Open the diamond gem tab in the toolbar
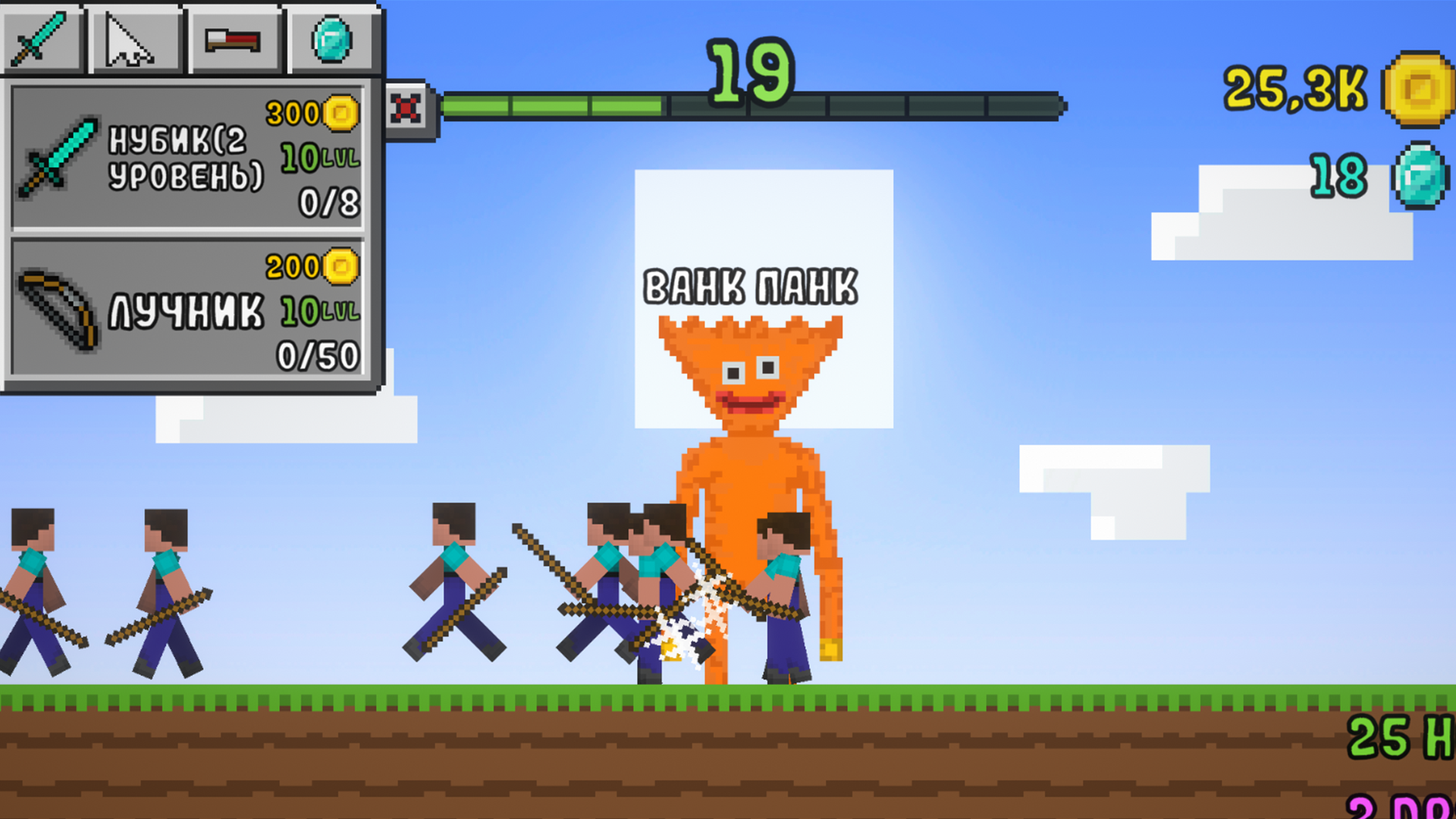1456x819 pixels. click(330, 38)
